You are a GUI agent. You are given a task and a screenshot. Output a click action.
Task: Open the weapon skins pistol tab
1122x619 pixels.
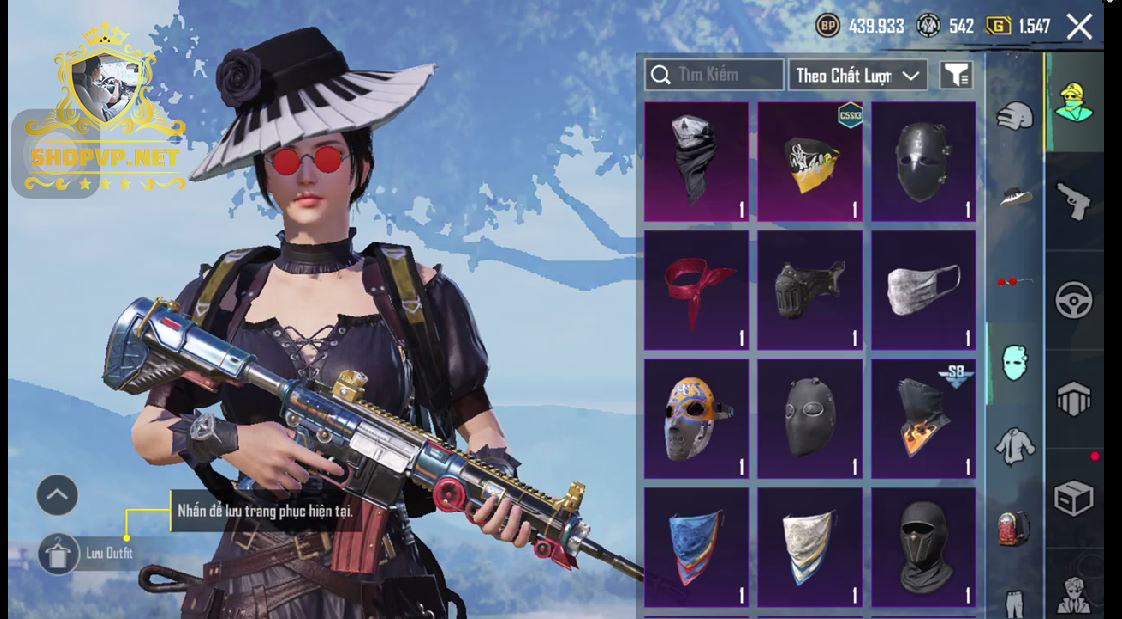pyautogui.click(x=1074, y=200)
